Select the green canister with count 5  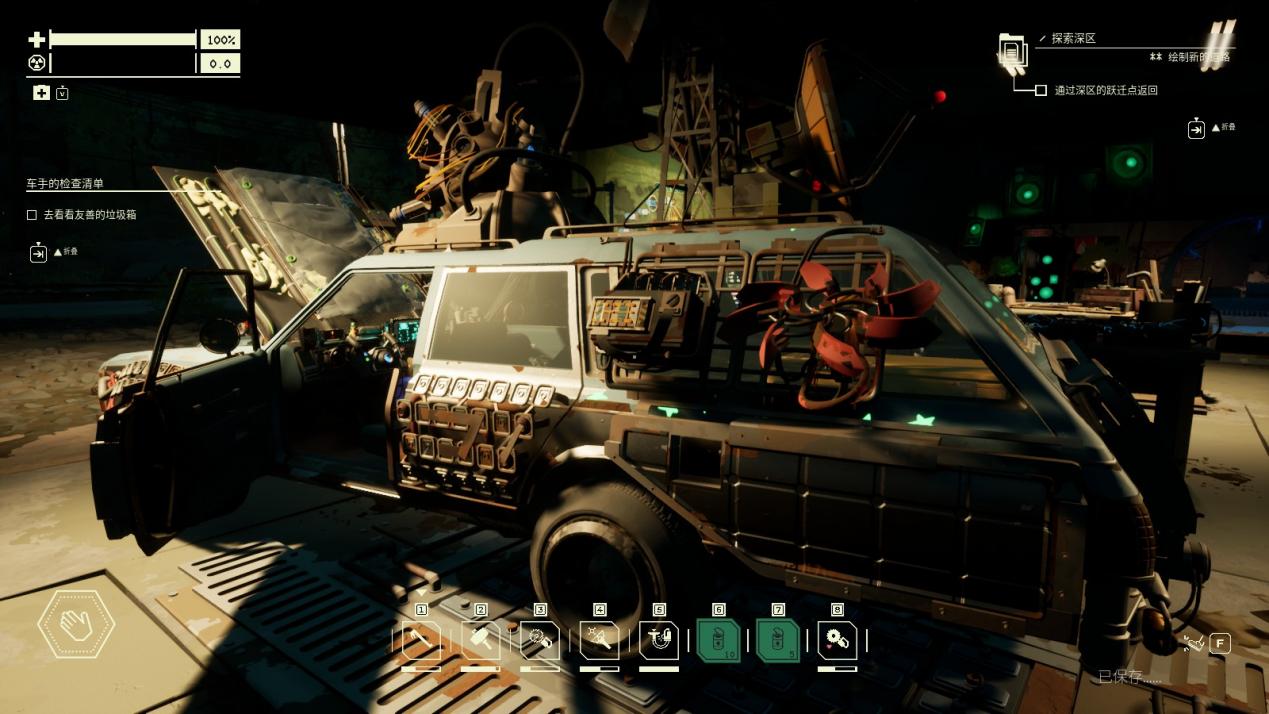coord(778,640)
